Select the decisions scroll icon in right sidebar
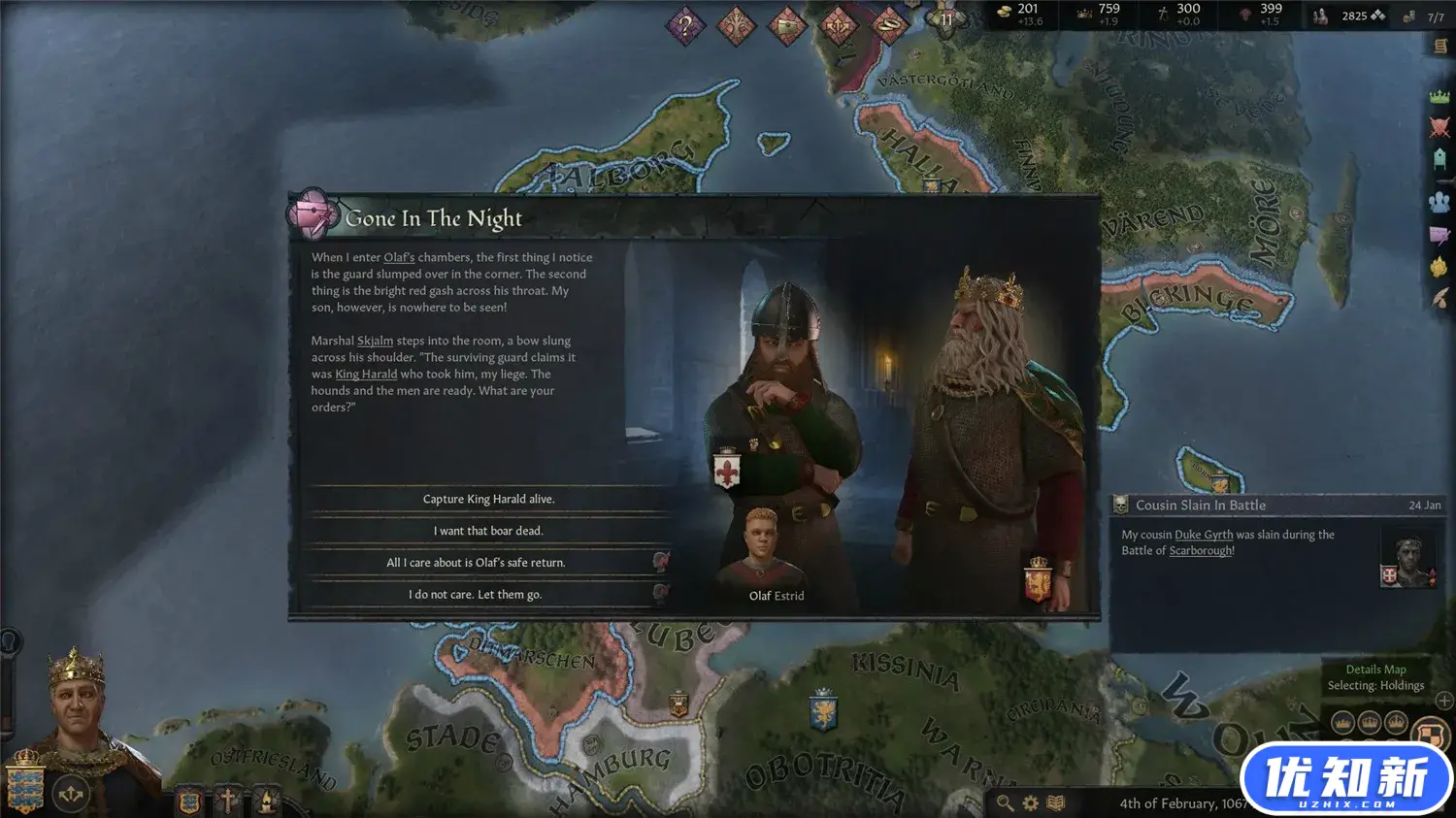The height and width of the screenshot is (818, 1456). click(x=1440, y=47)
